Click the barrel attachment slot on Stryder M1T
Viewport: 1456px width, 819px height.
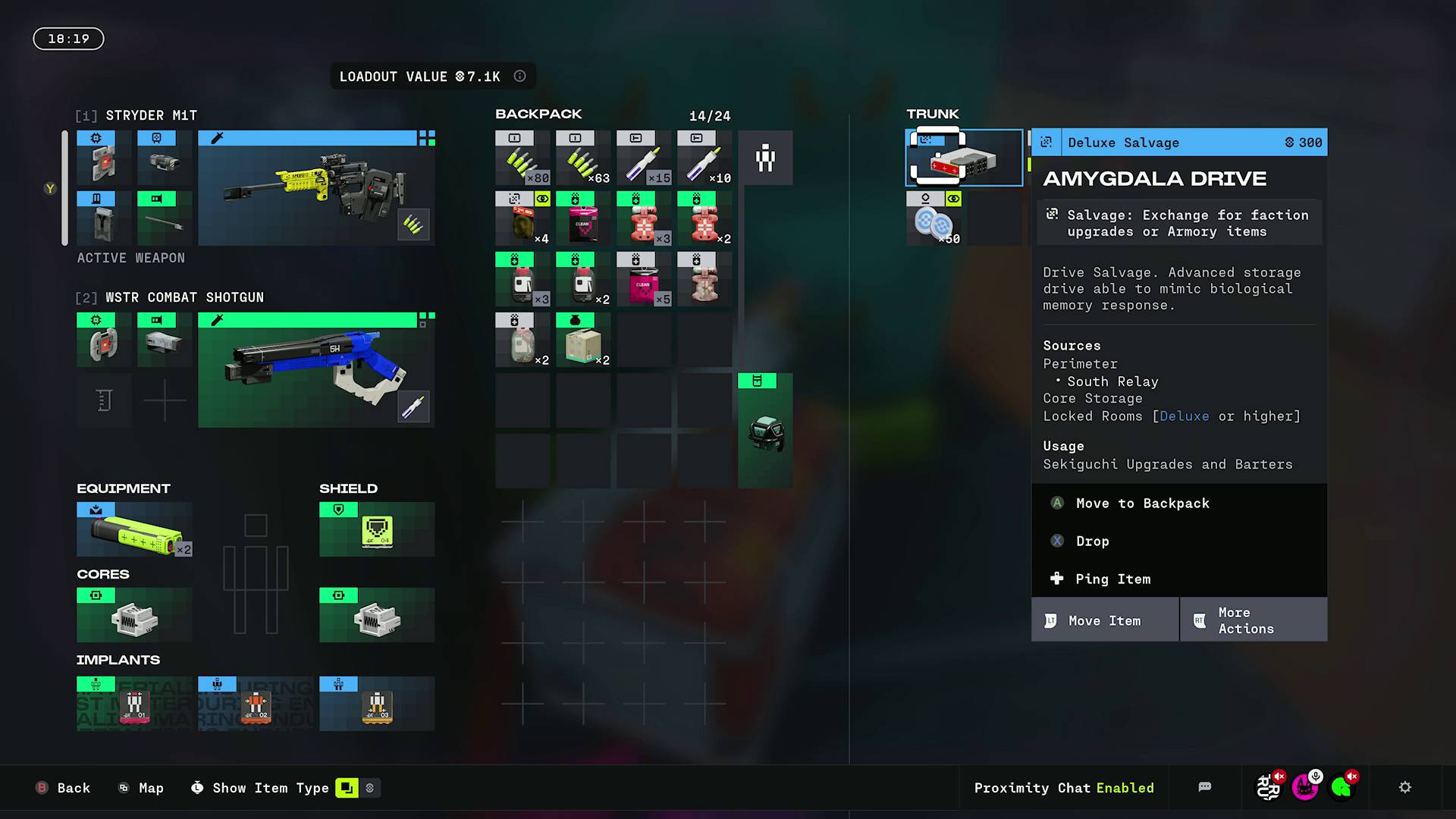click(x=165, y=218)
